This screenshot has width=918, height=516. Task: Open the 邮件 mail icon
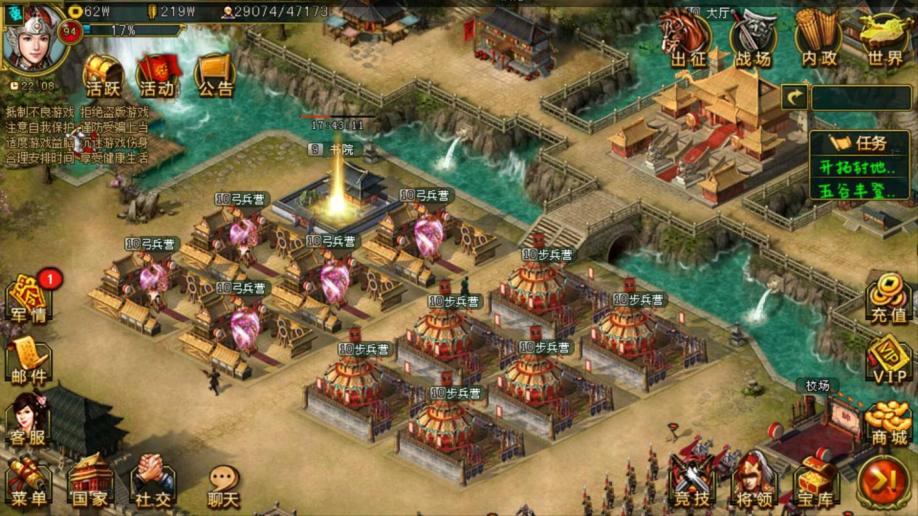(29, 360)
